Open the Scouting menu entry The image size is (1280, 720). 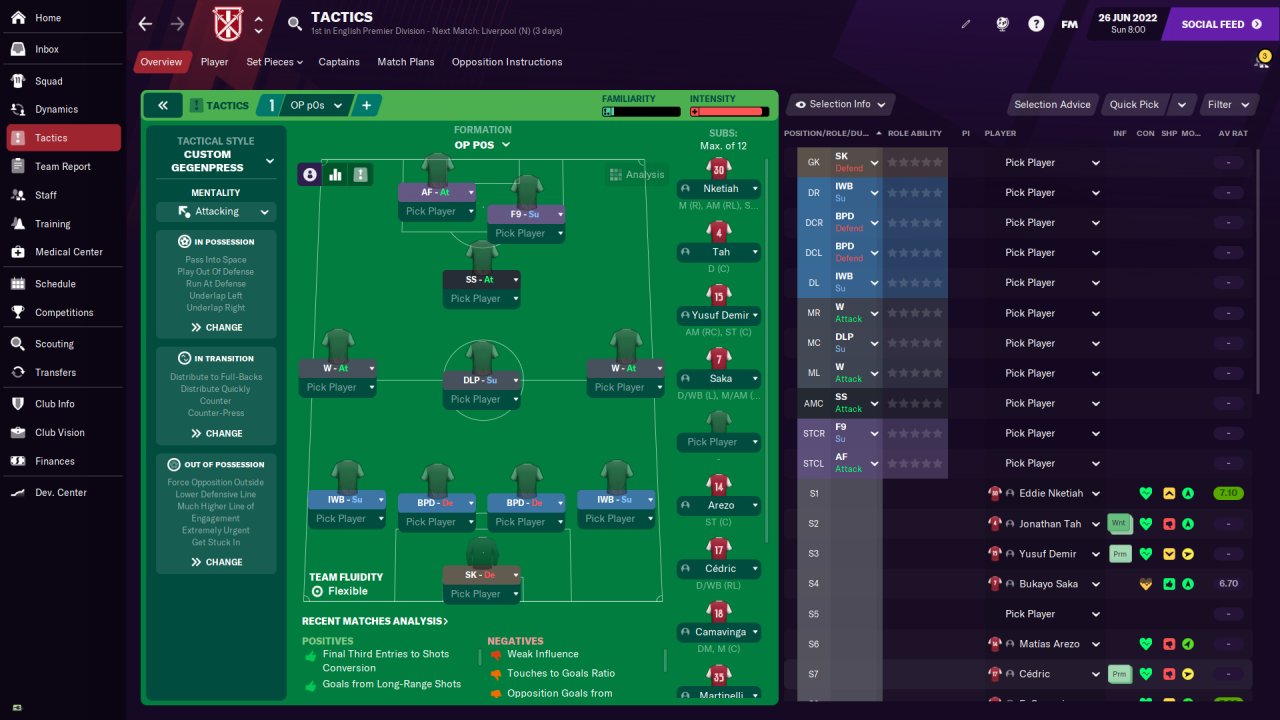pyautogui.click(x=54, y=344)
